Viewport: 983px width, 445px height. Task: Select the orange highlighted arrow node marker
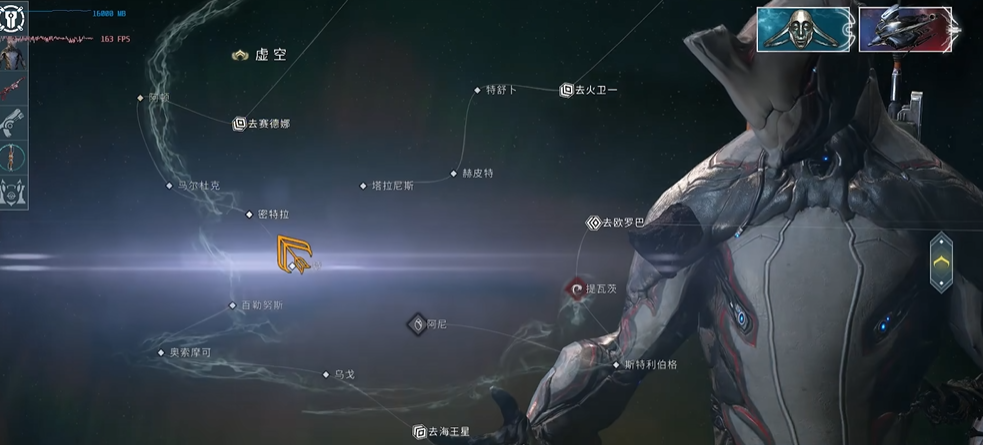click(296, 254)
